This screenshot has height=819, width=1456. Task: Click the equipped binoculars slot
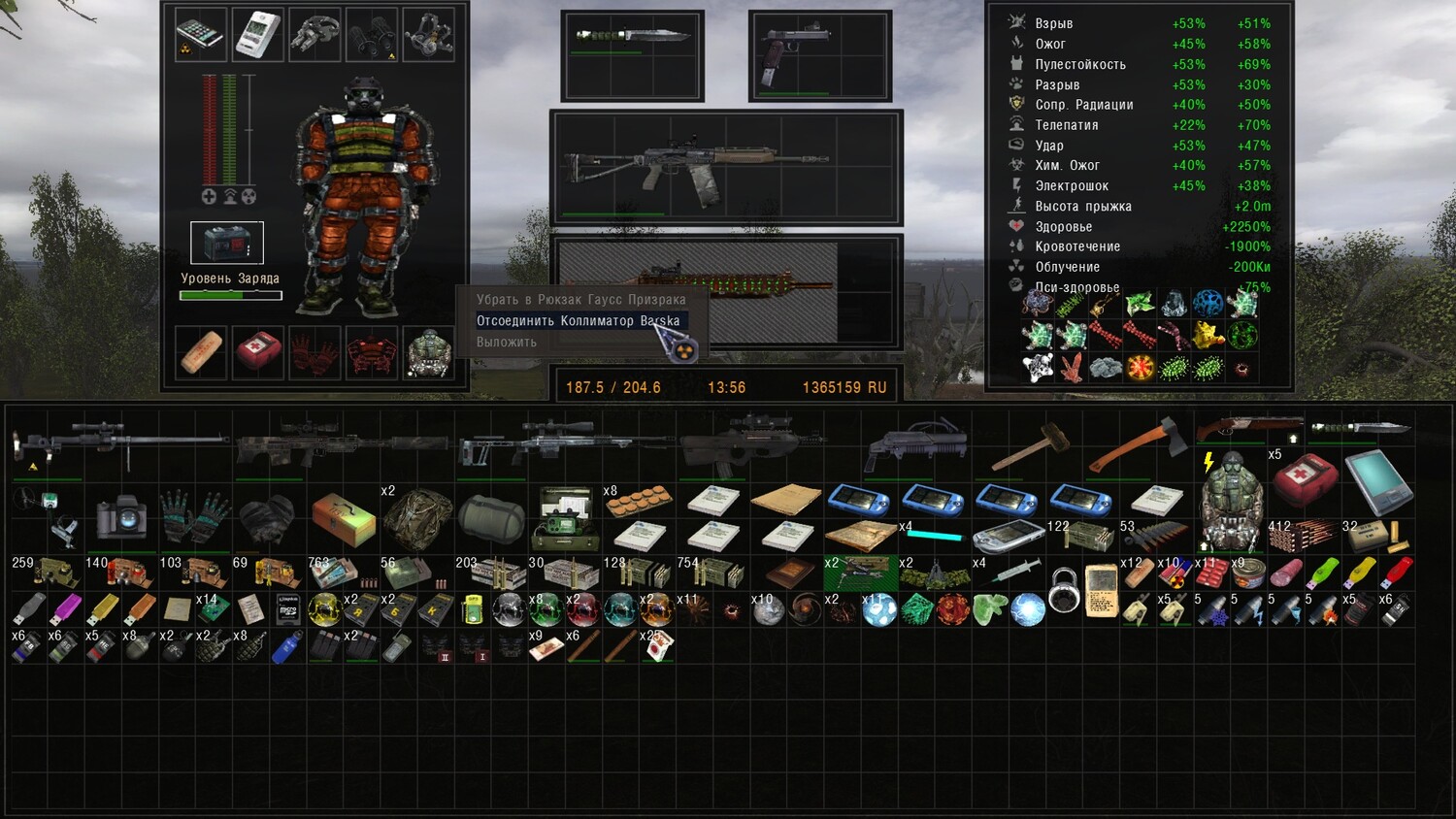tap(372, 35)
